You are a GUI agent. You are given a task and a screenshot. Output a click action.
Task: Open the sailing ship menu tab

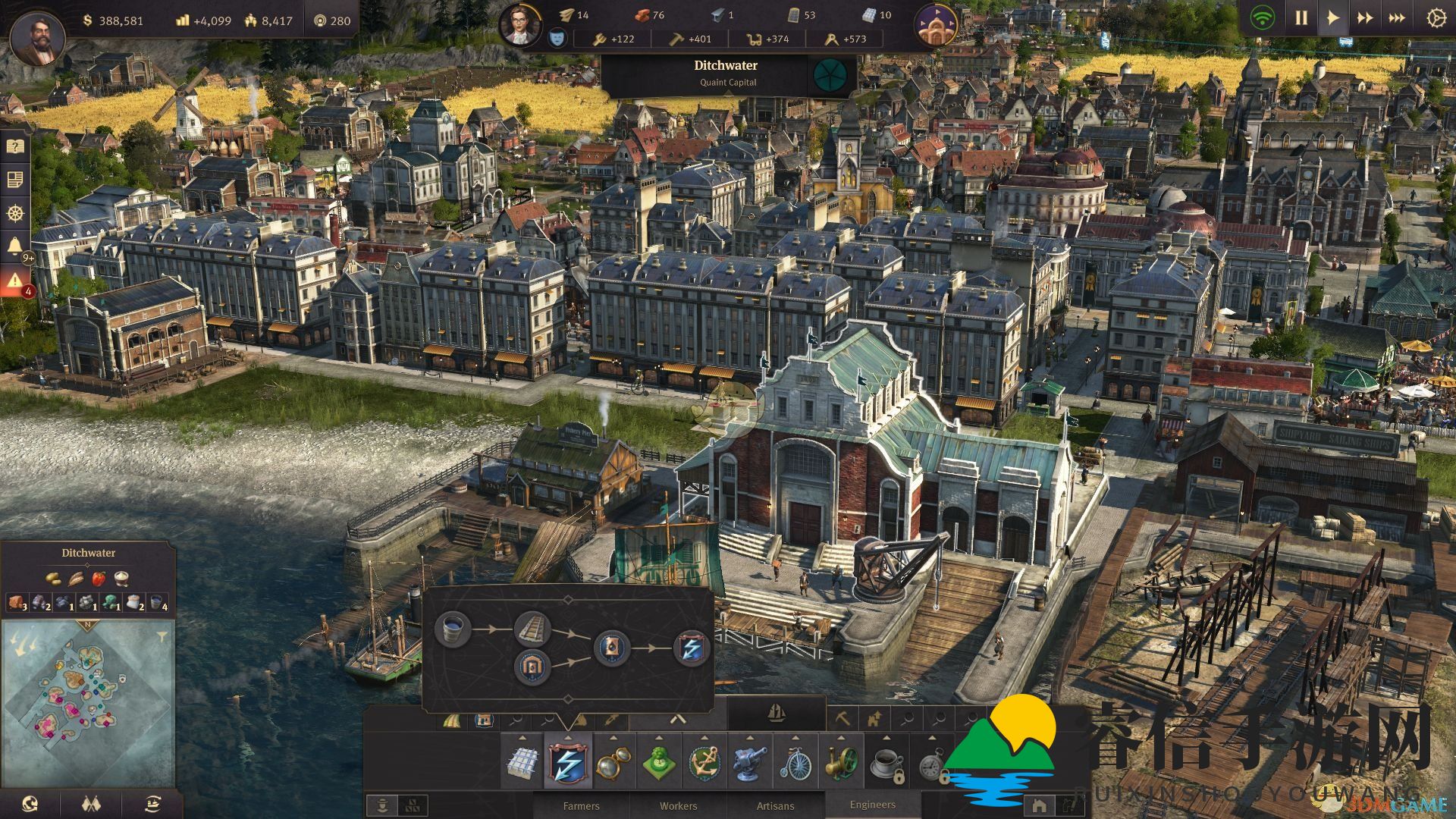pyautogui.click(x=777, y=714)
